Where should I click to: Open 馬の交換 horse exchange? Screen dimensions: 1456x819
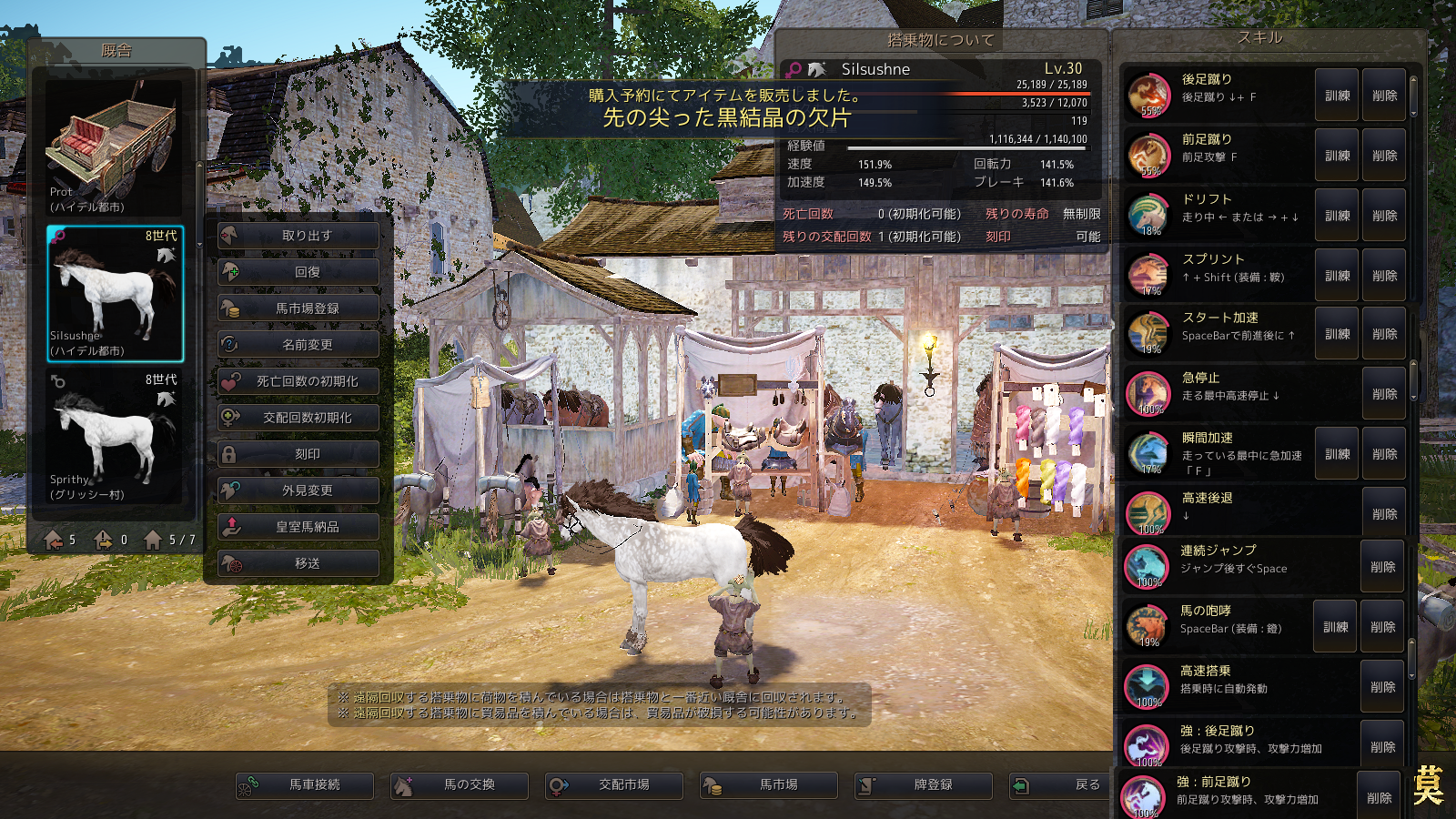click(x=460, y=784)
